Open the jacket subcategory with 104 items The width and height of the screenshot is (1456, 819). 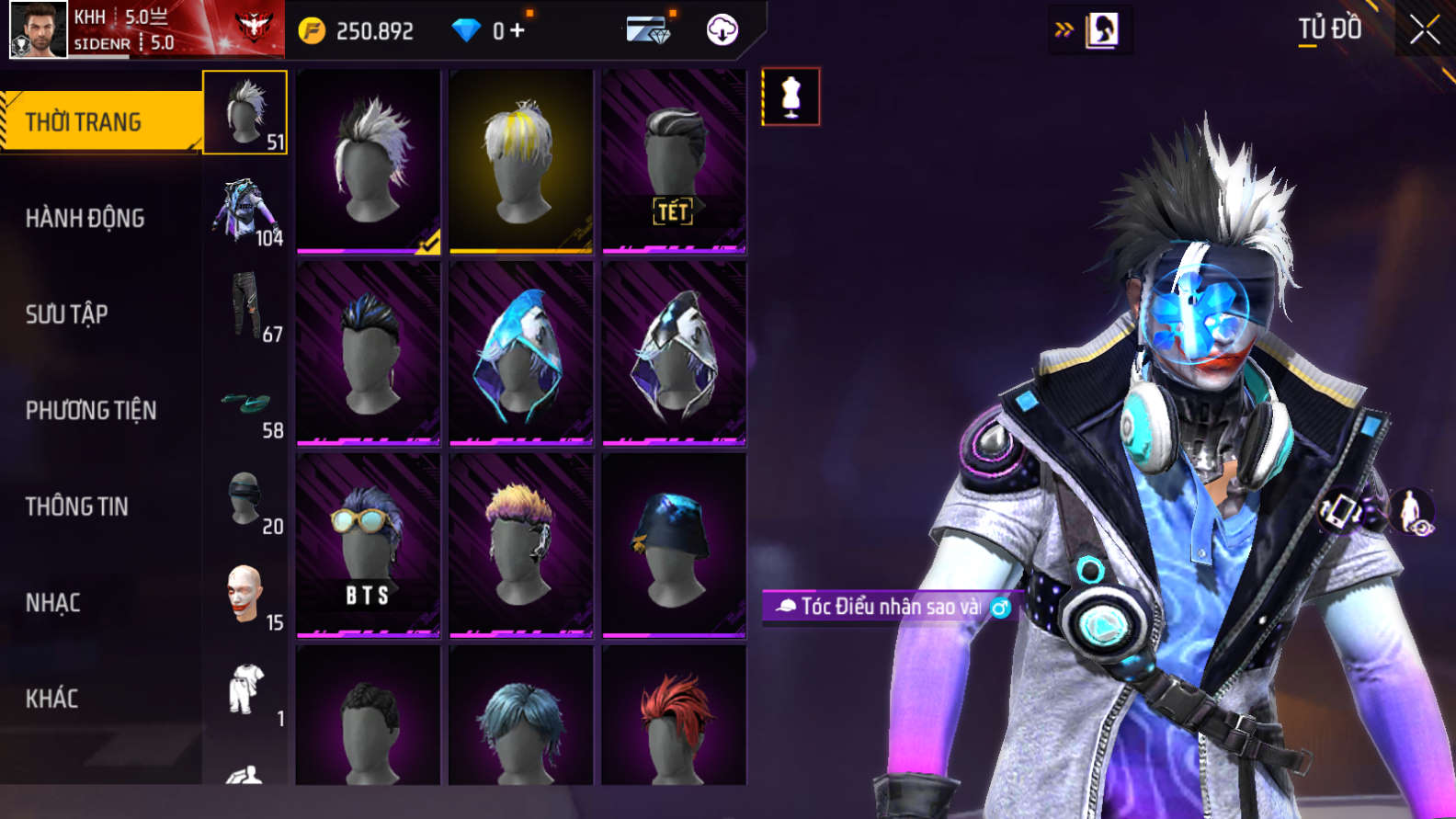click(x=245, y=211)
